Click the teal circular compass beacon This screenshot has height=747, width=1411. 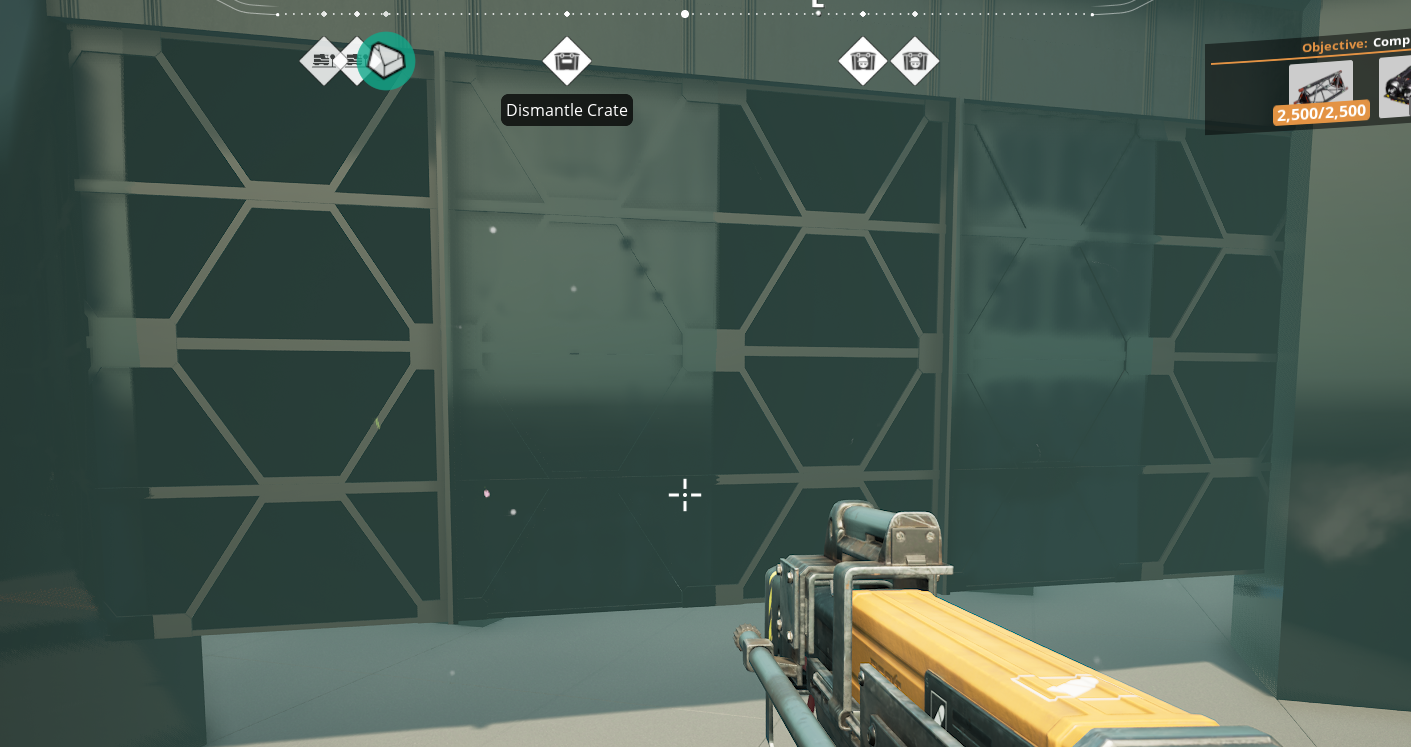386,61
